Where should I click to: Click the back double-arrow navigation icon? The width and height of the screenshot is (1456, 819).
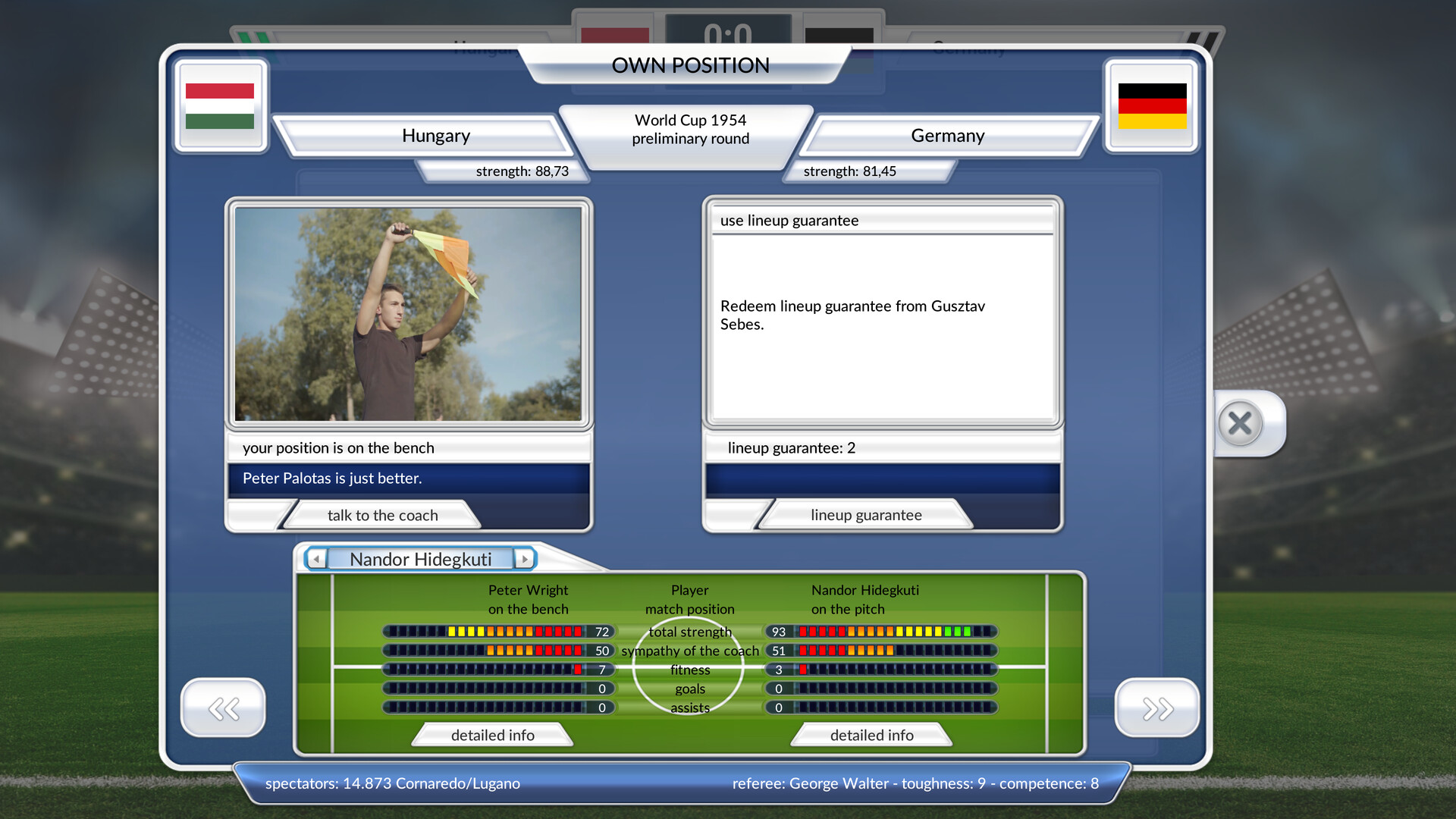(x=223, y=707)
